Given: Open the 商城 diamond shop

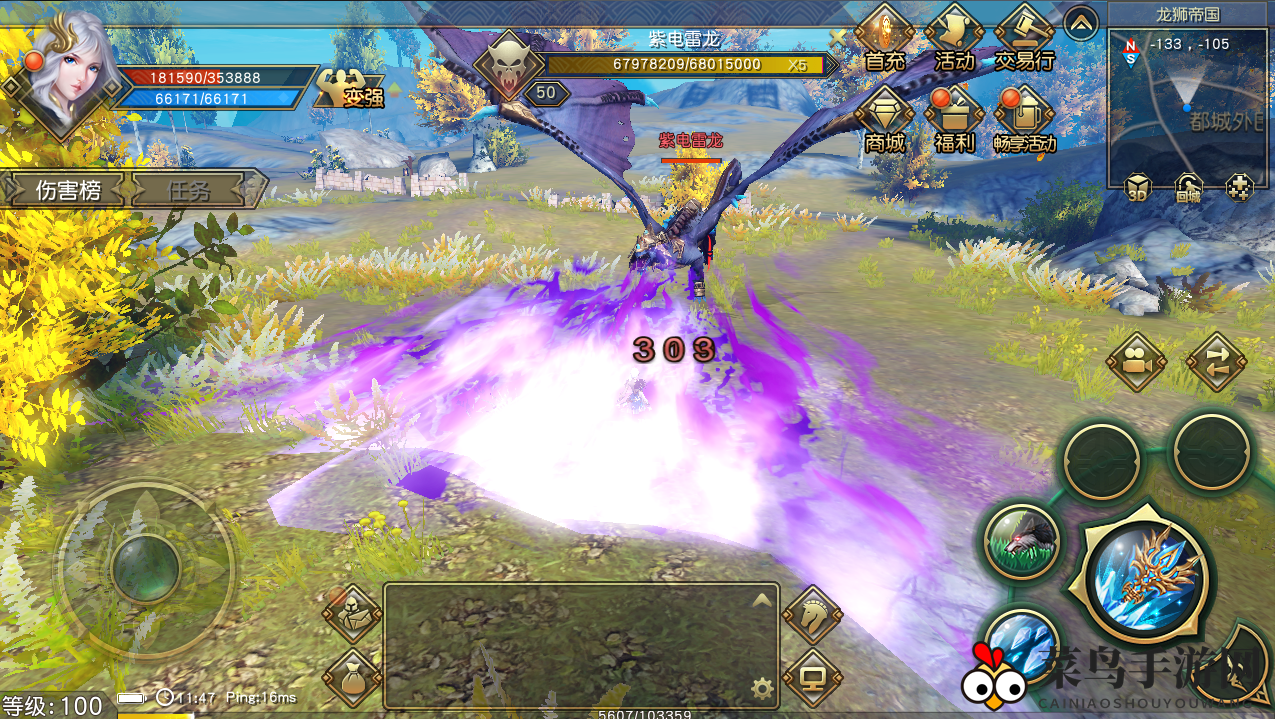Looking at the screenshot, I should 885,118.
